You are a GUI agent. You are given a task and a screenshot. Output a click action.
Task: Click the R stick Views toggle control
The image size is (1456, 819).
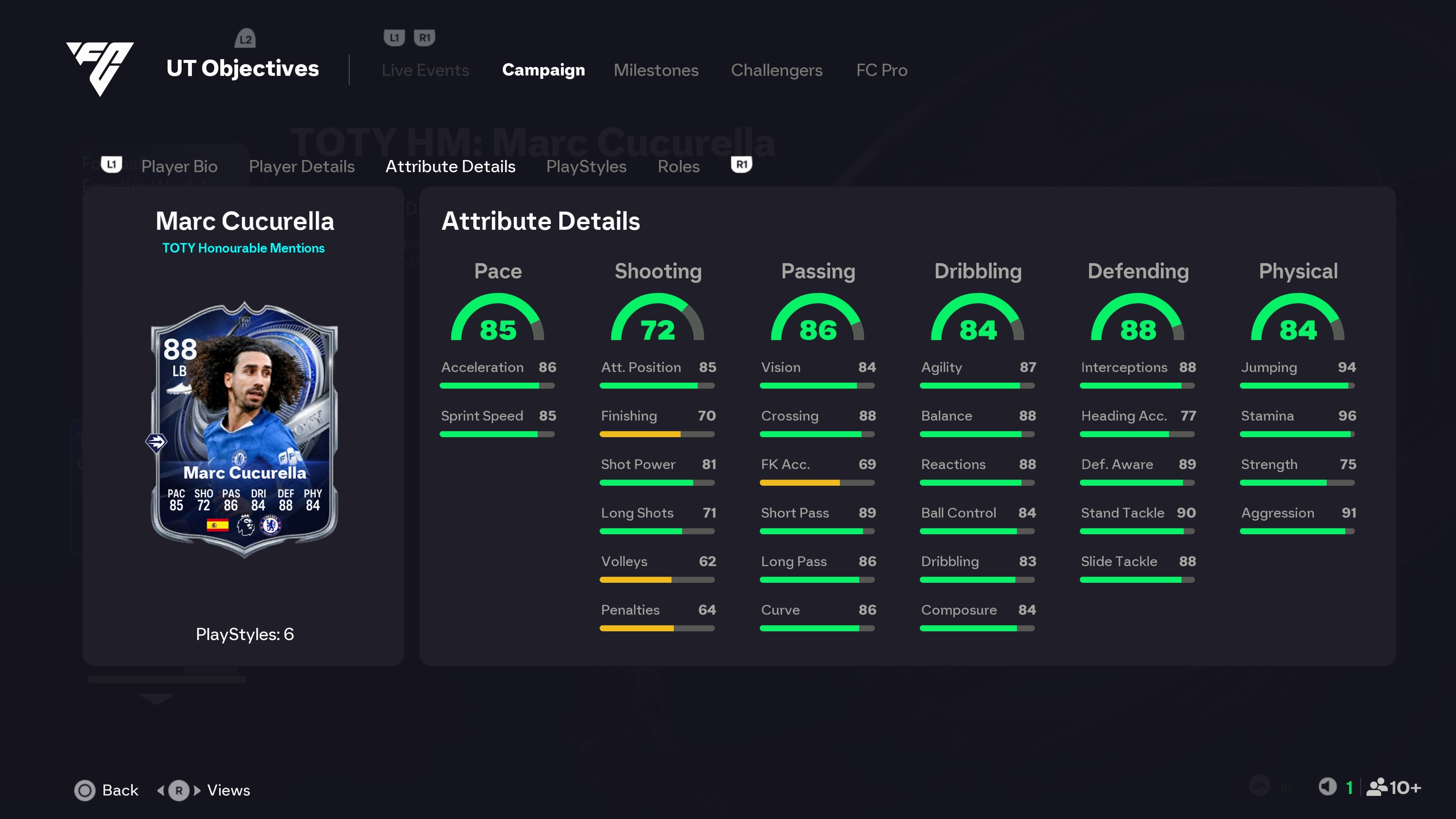178,791
